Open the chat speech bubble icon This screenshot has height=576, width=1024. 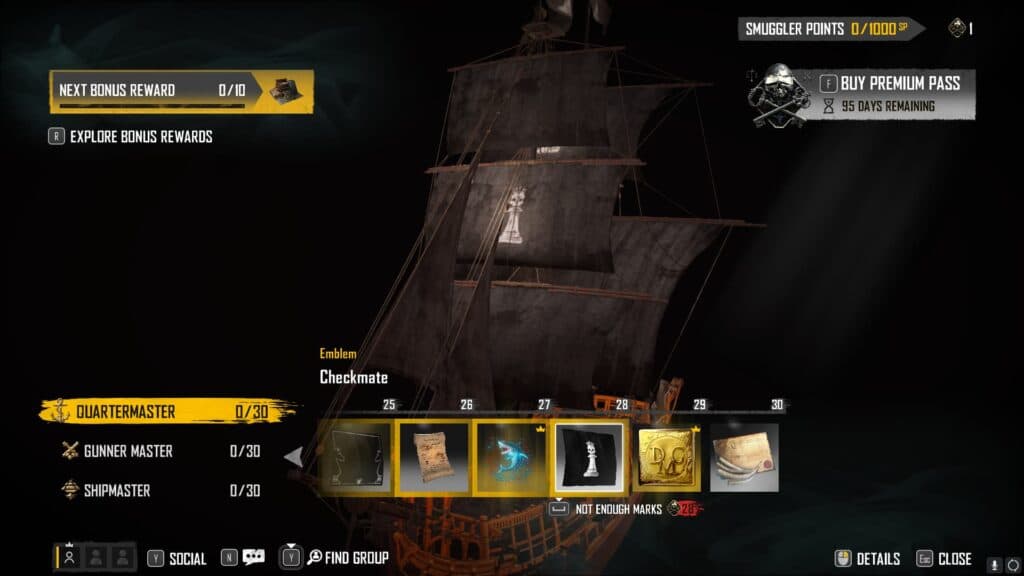coord(253,557)
